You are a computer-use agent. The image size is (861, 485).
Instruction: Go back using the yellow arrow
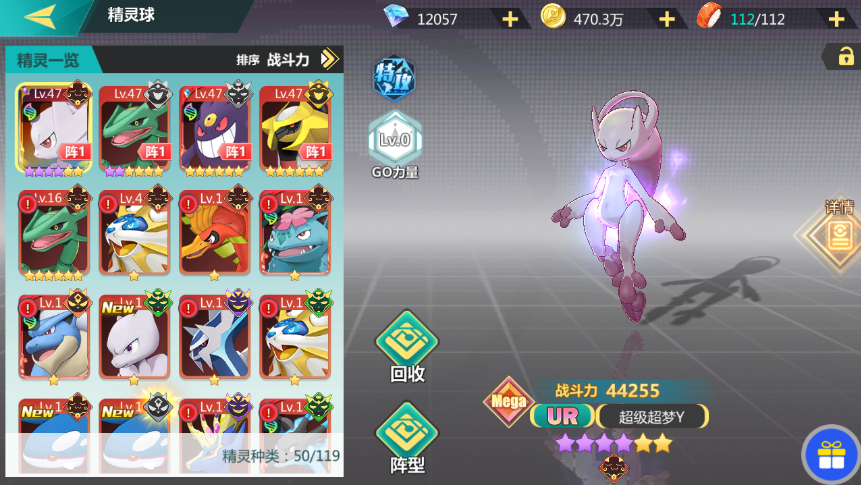[x=40, y=16]
